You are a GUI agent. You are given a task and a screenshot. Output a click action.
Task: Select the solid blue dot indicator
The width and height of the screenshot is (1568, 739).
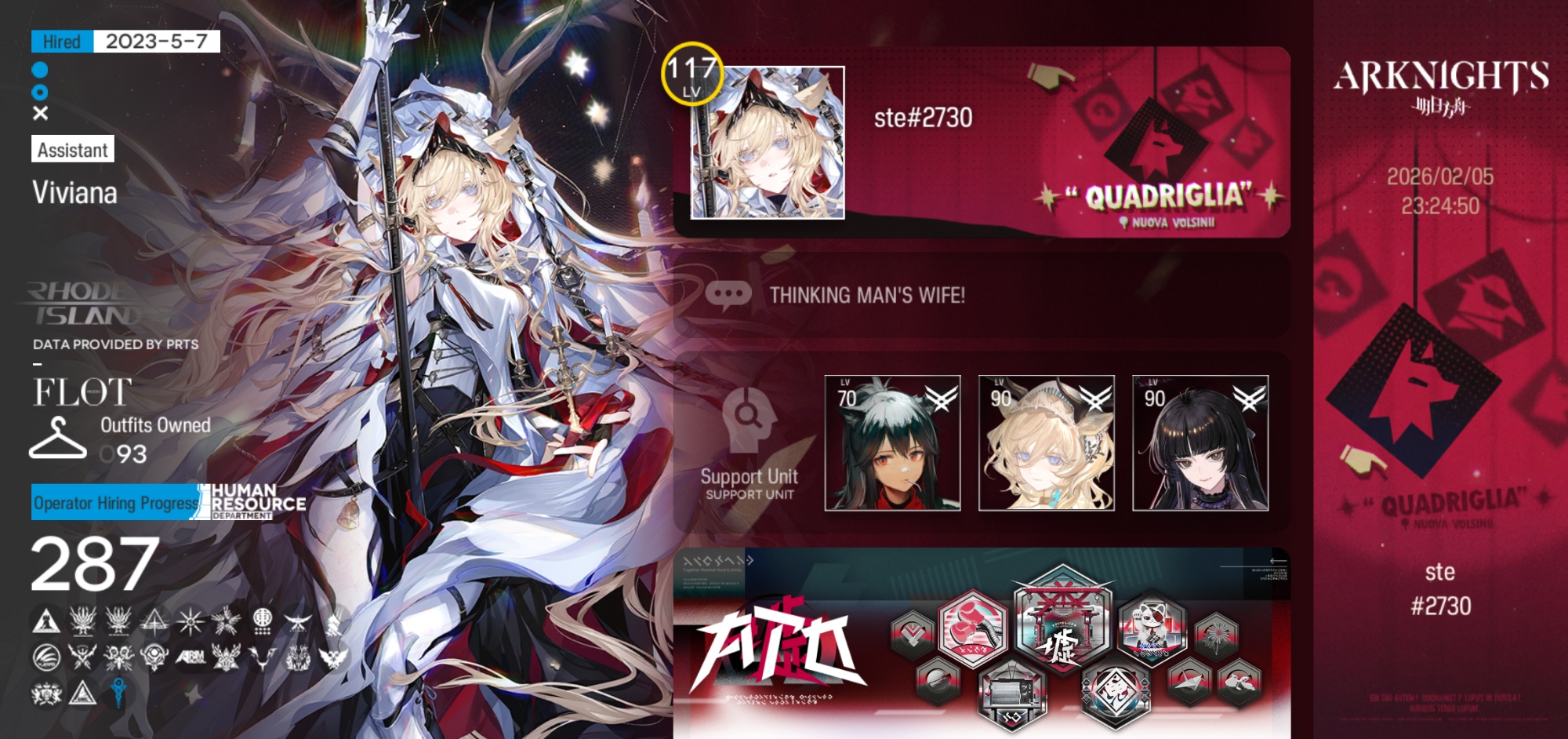click(40, 70)
